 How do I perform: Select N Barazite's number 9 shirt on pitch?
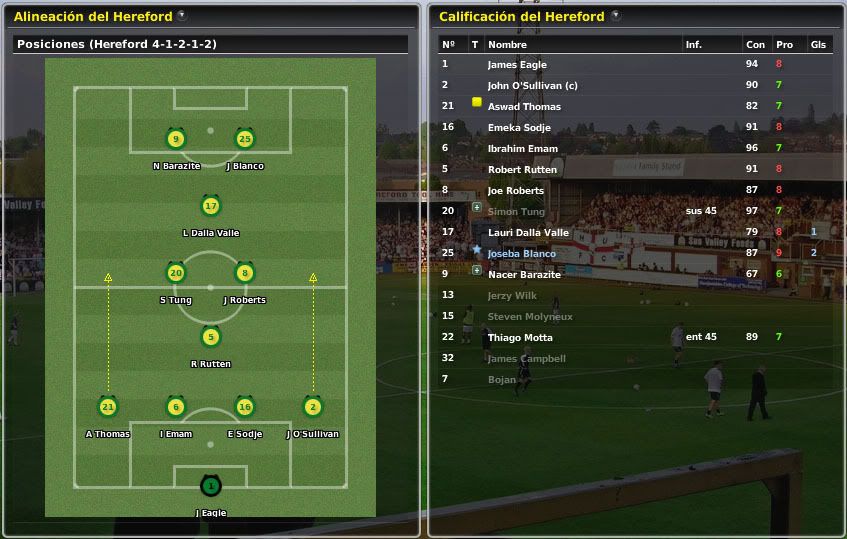click(x=176, y=139)
